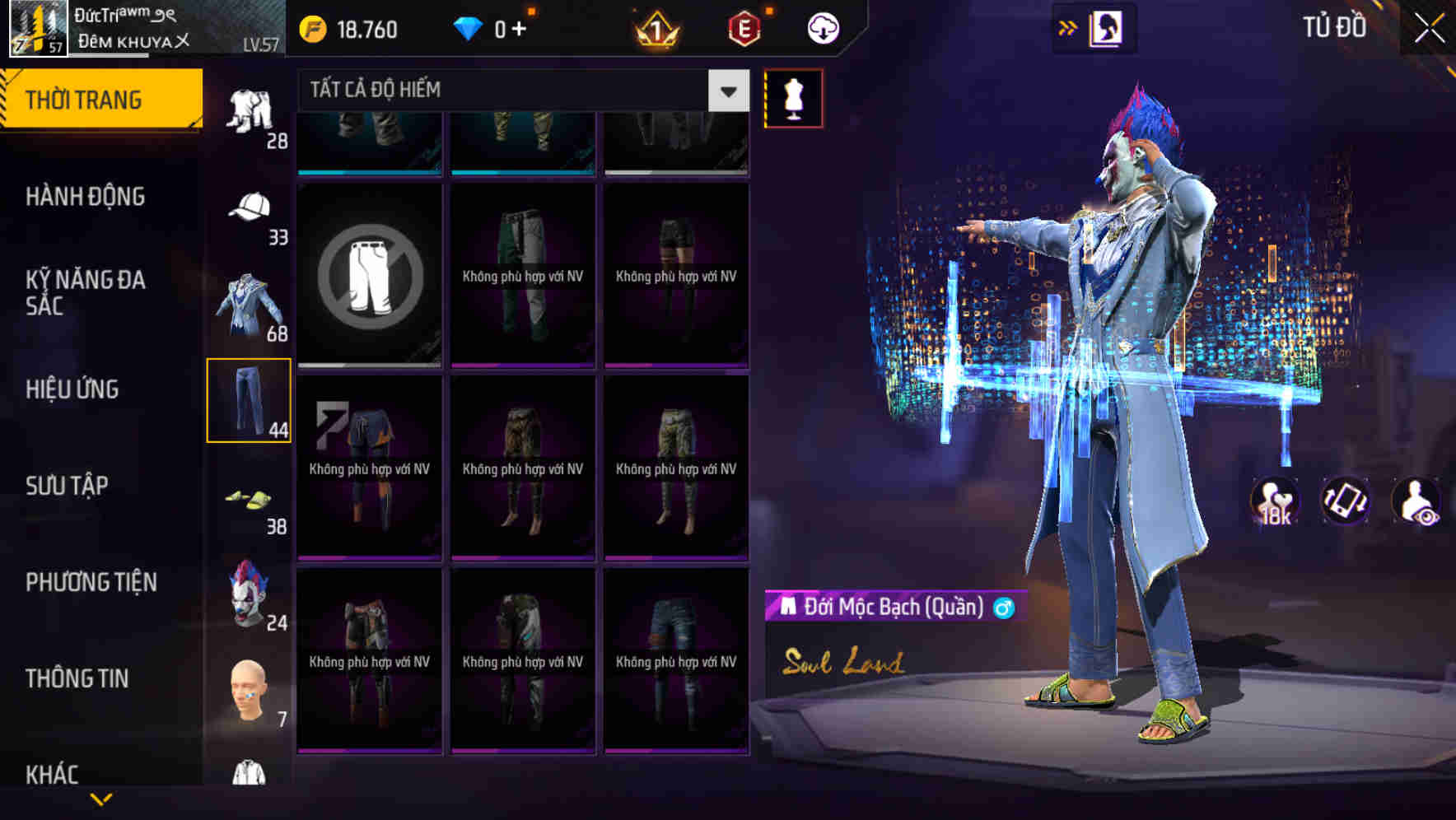The image size is (1456, 820).
Task: Open the SƯU TẬP section
Action: (66, 486)
